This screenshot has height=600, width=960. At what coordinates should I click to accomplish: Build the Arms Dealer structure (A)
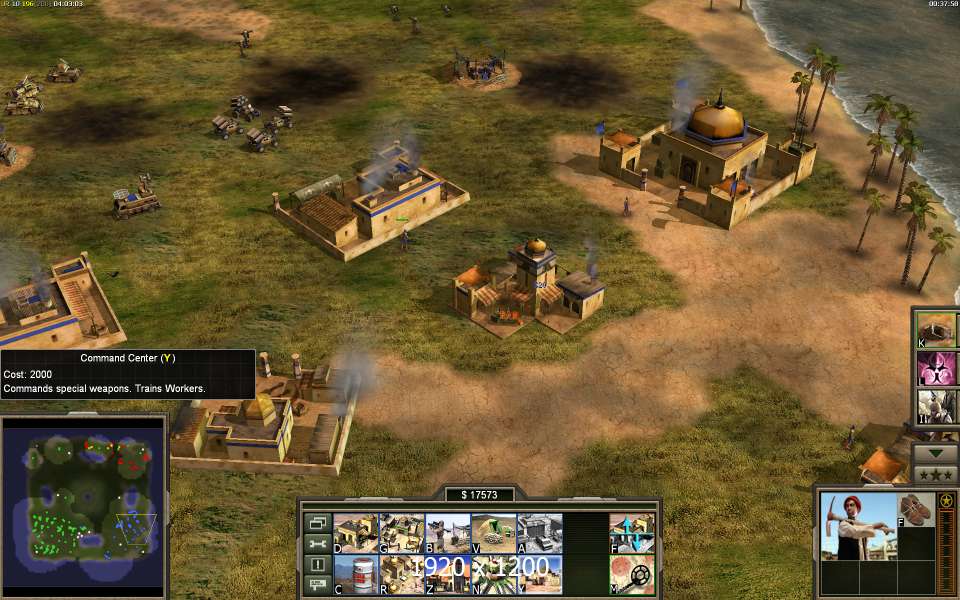pyautogui.click(x=540, y=533)
